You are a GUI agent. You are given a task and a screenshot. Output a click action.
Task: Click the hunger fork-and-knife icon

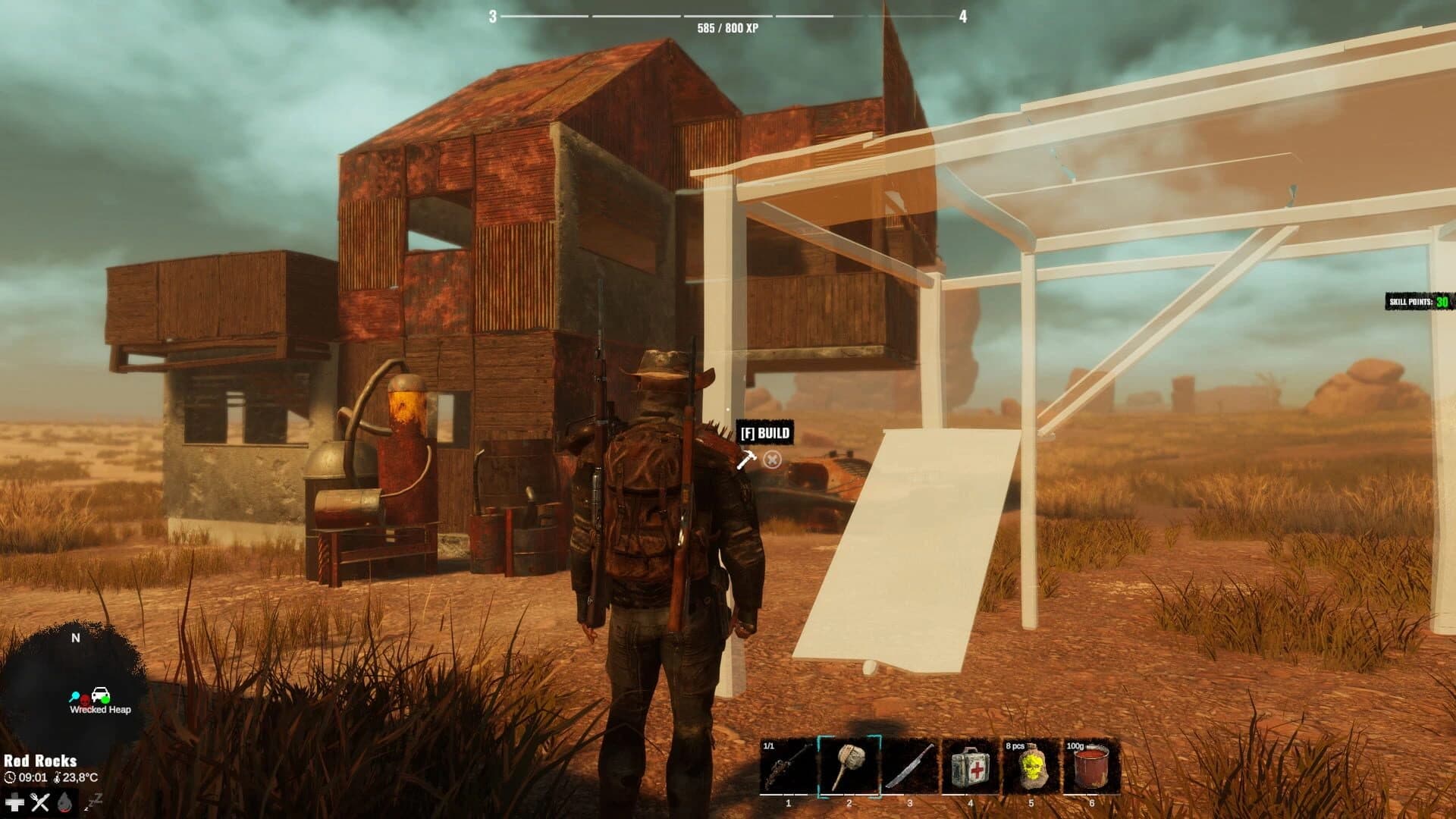tap(39, 801)
